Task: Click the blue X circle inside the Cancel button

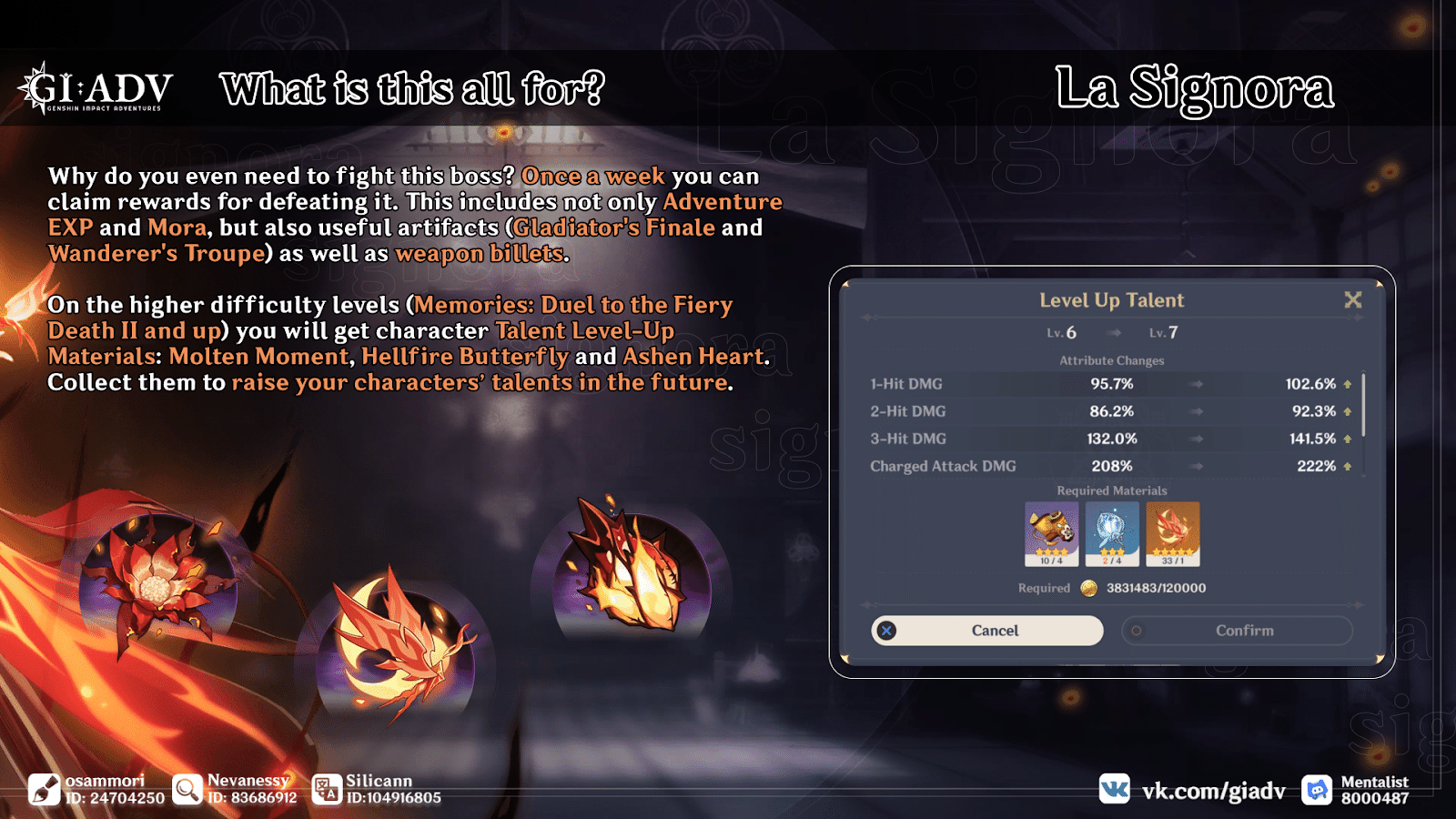Action: 887,631
